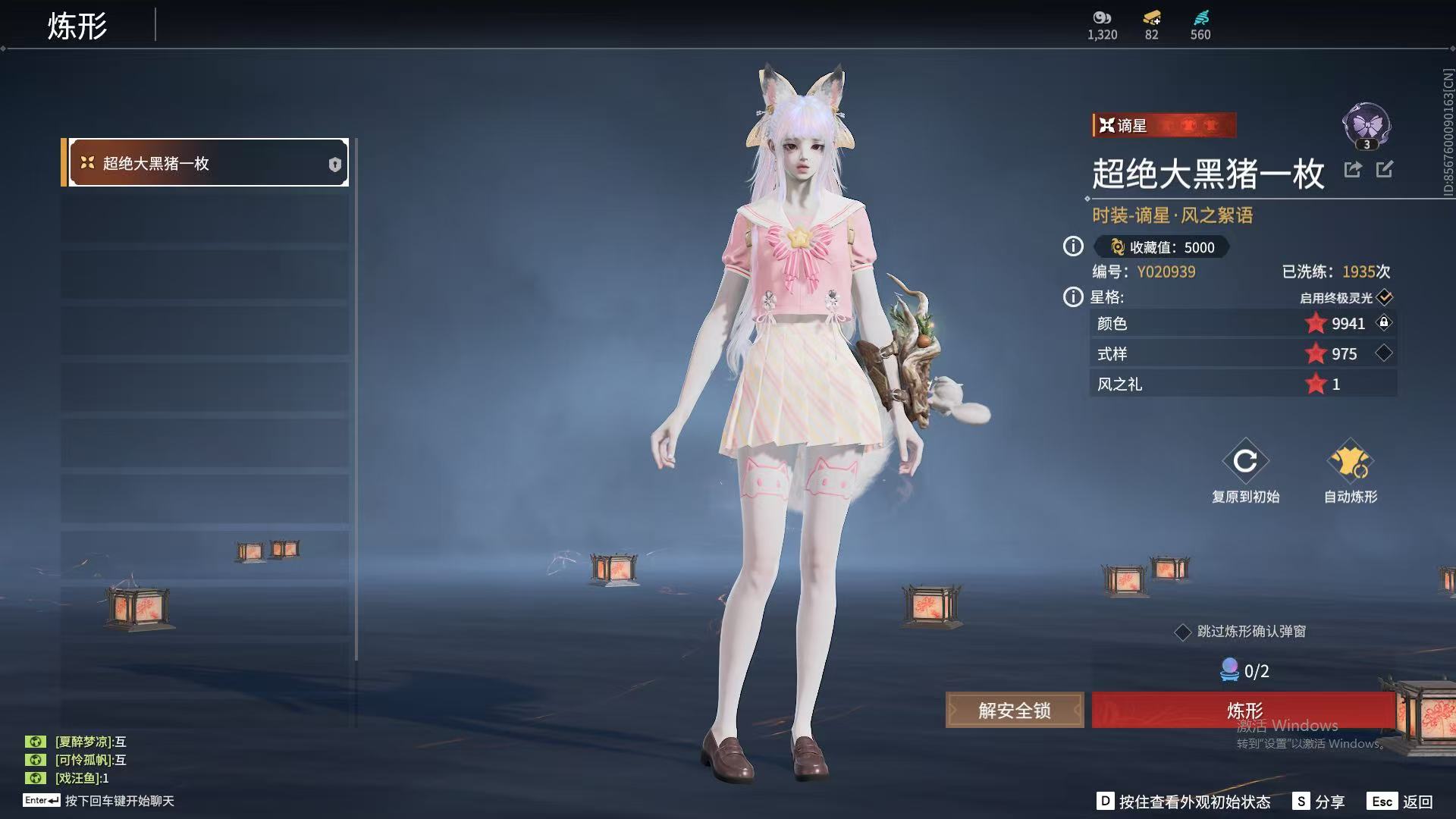Click the gold ticket currency with plus
The image size is (1456, 819).
click(1152, 18)
